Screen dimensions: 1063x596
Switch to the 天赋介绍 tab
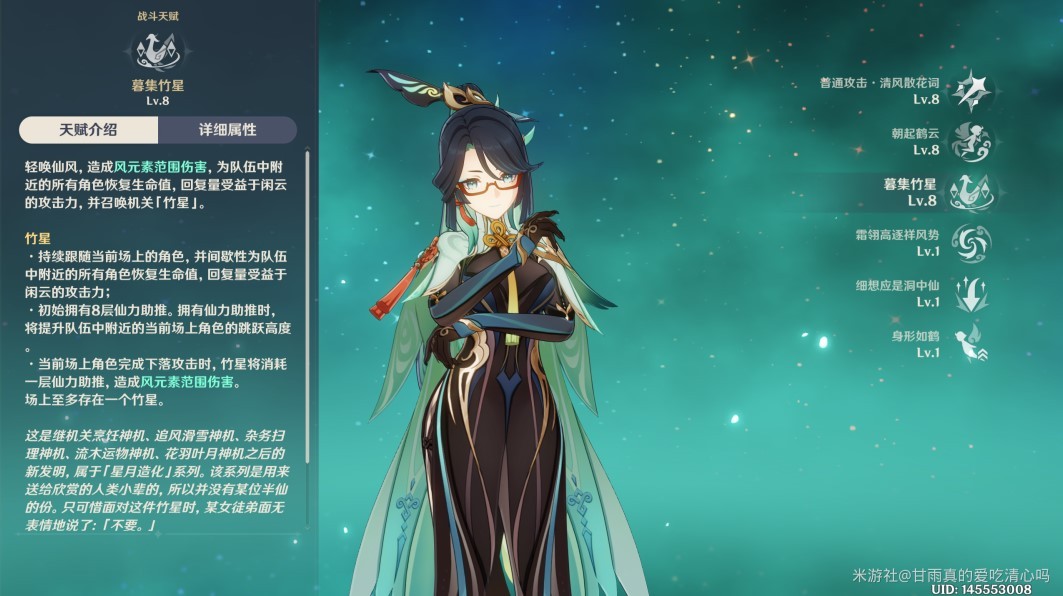88,130
